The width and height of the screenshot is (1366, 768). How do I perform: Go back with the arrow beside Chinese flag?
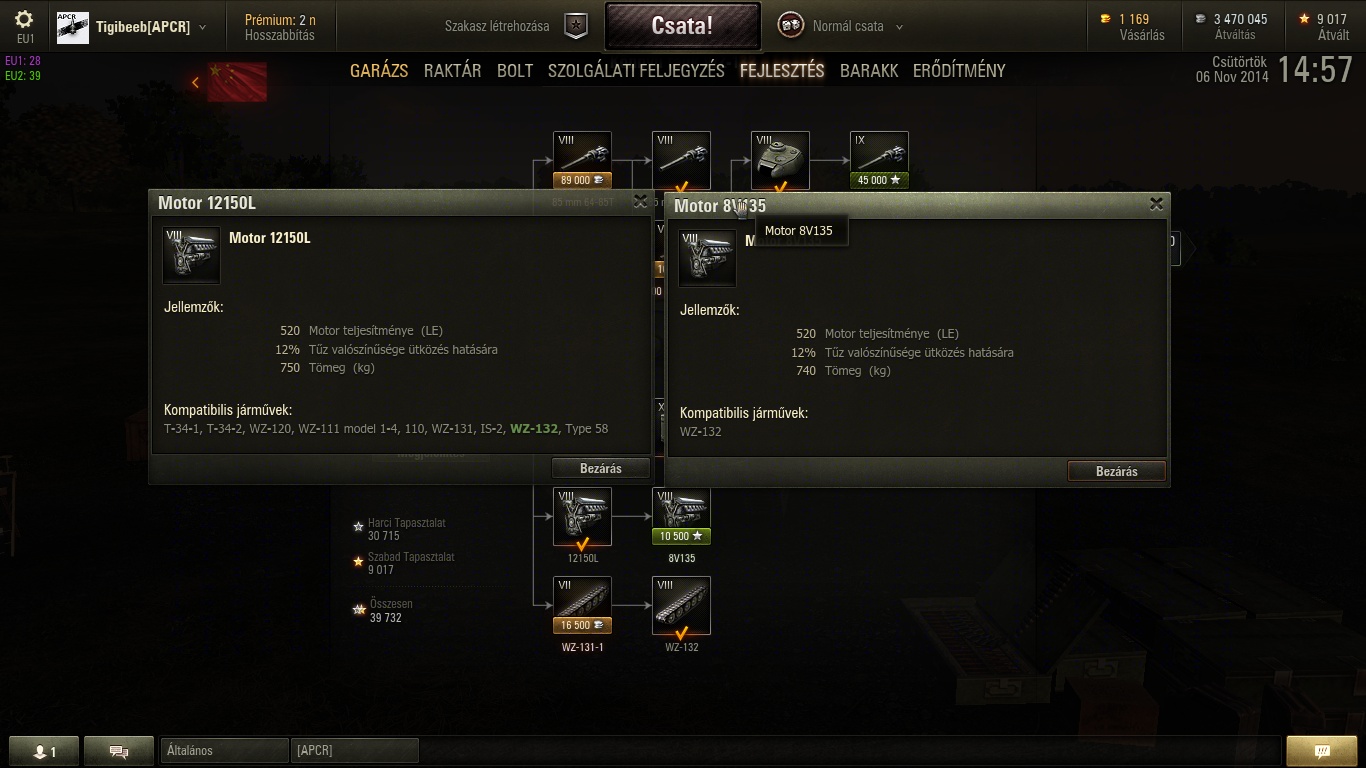[196, 82]
